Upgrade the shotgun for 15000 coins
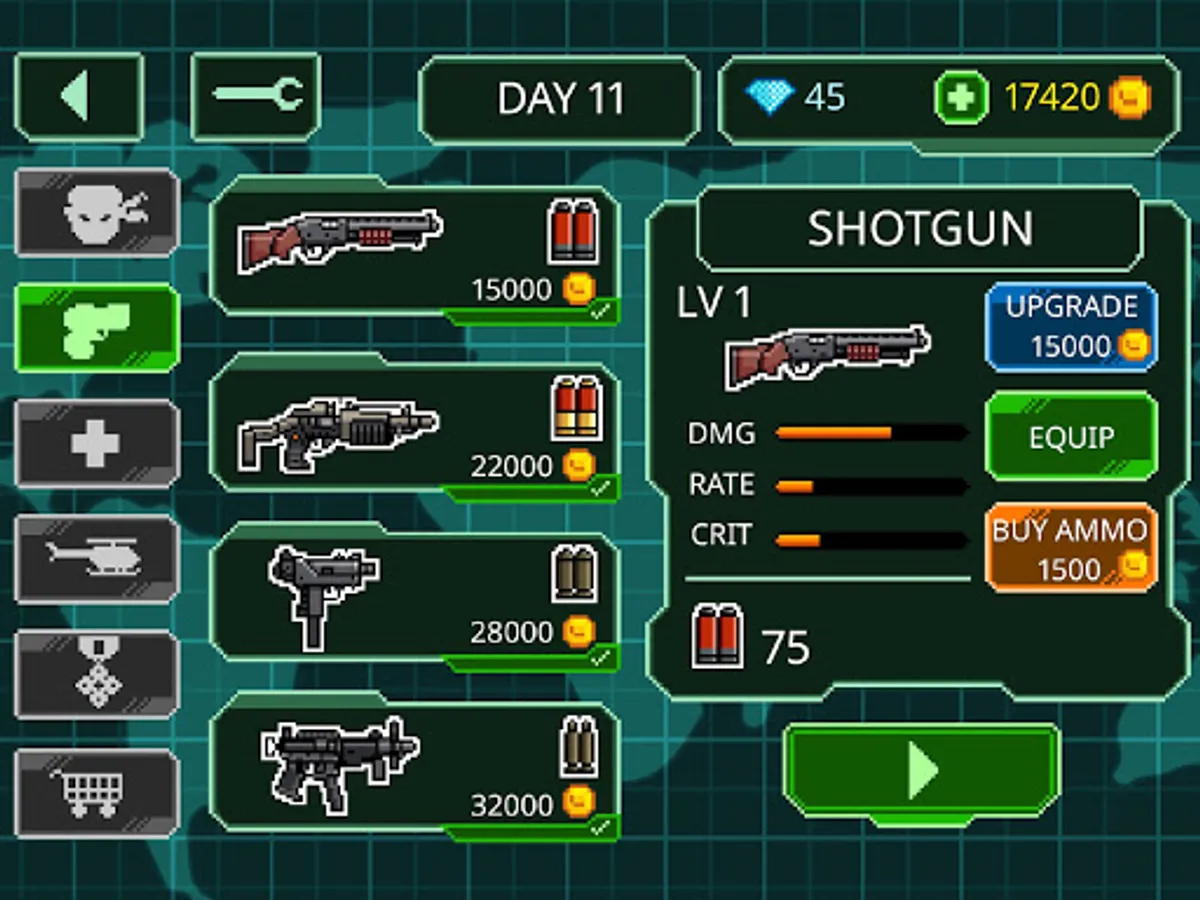 1071,327
